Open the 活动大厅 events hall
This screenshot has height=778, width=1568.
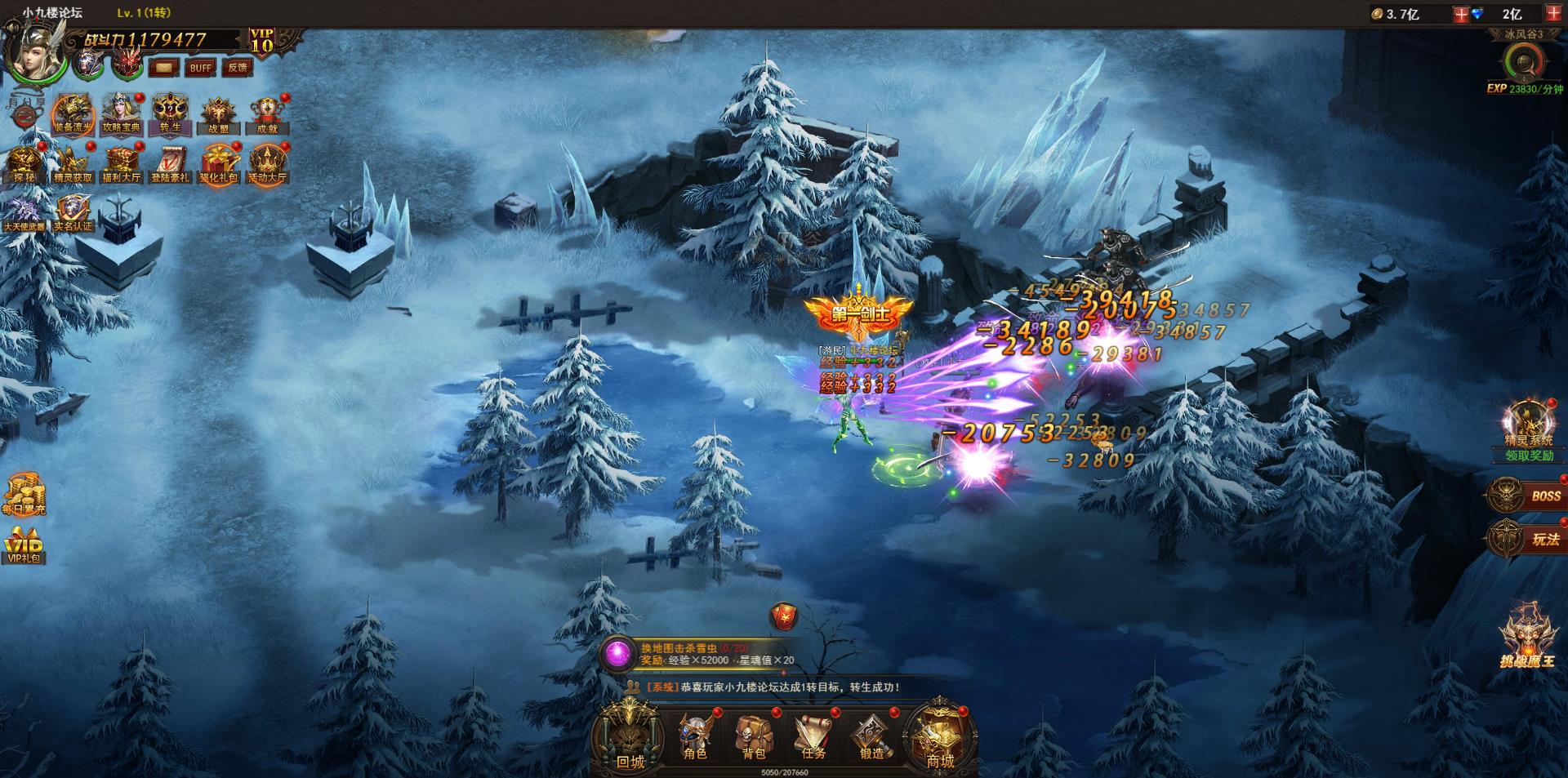(267, 164)
